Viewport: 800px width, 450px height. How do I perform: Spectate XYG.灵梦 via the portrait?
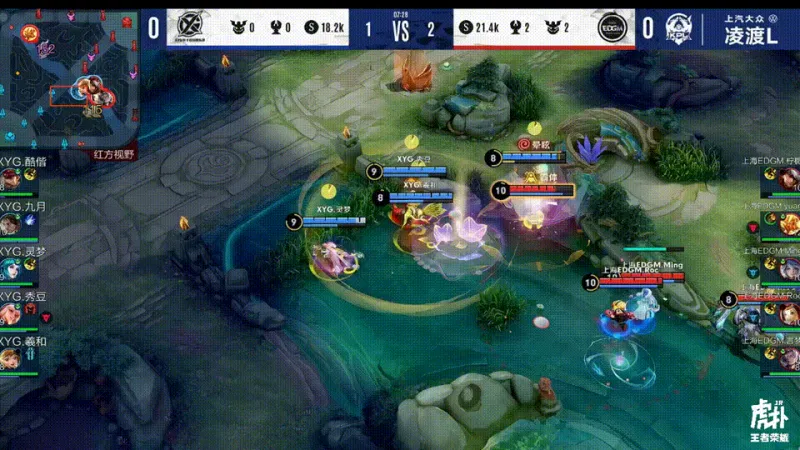(10, 268)
